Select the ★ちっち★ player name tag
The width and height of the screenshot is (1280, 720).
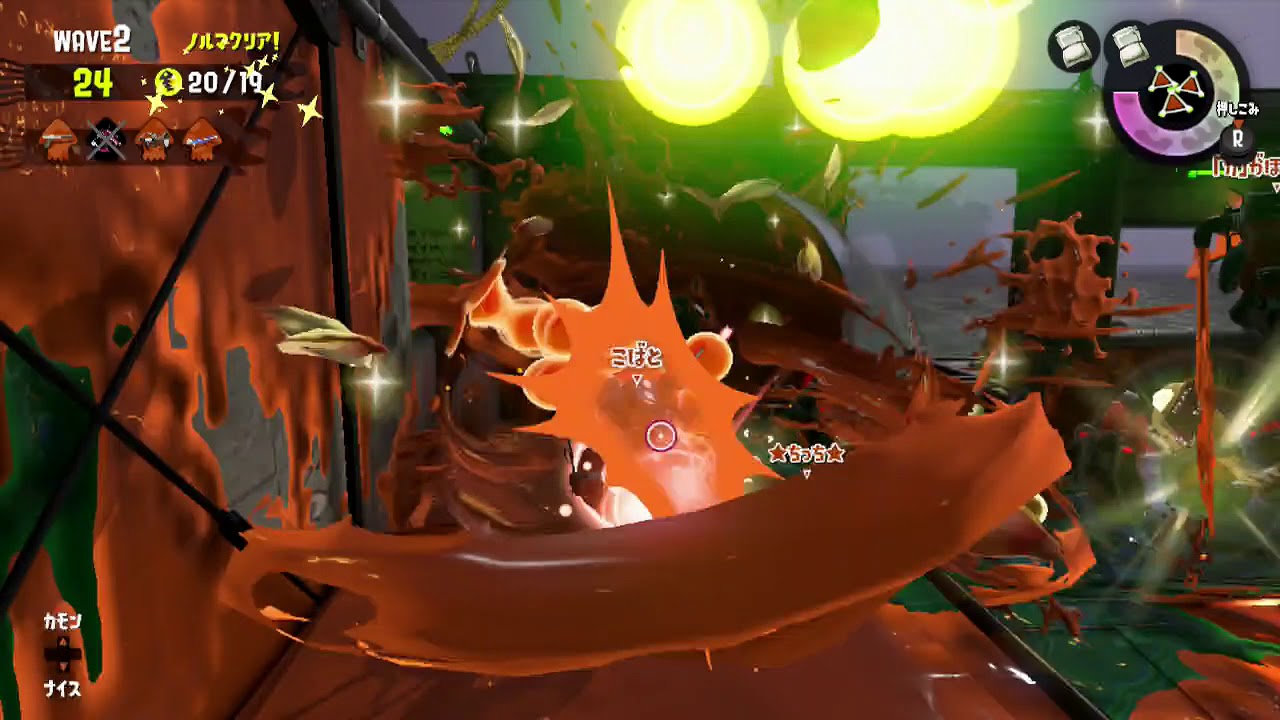805,454
